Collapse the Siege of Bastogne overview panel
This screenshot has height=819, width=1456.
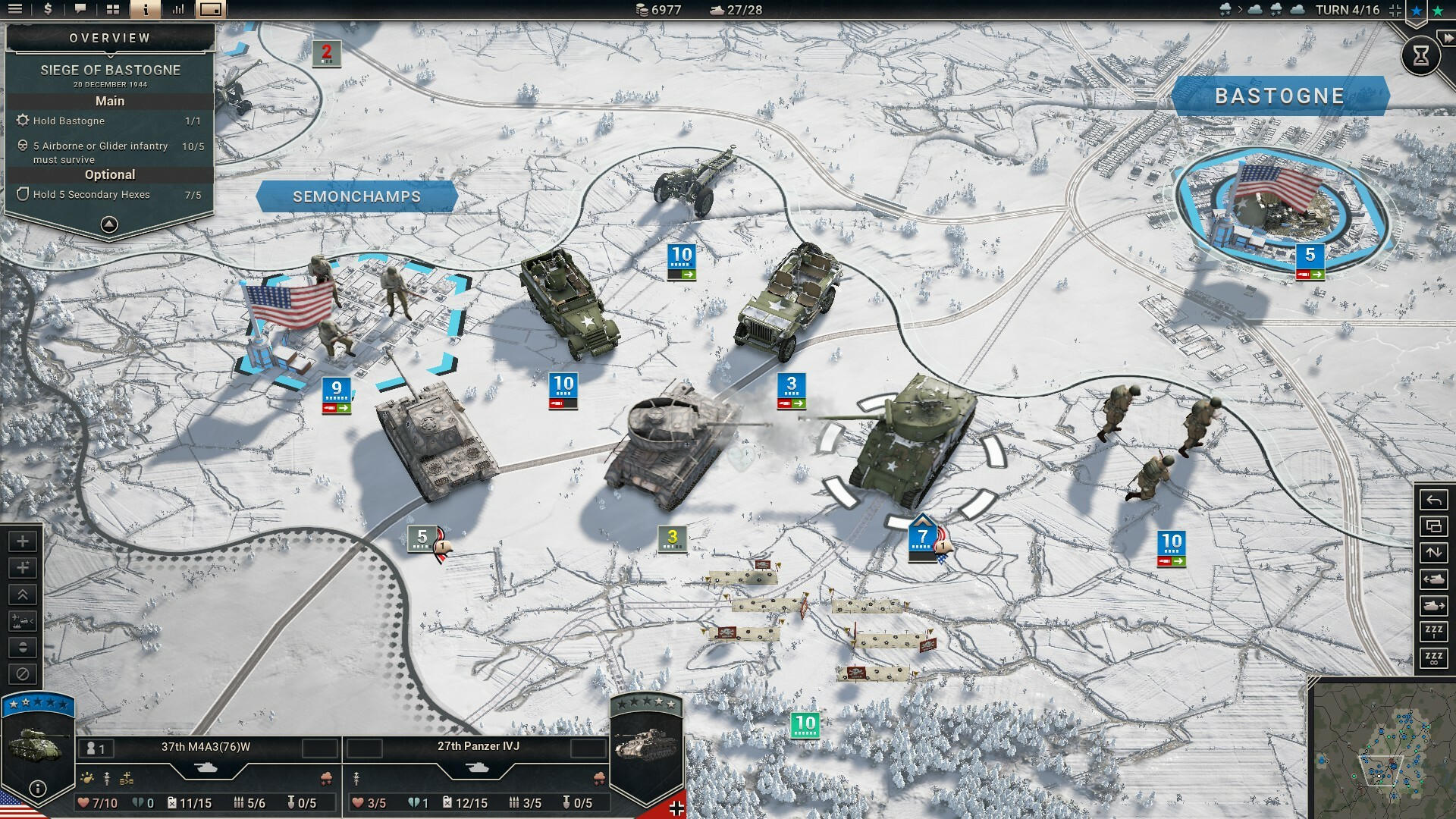[109, 224]
